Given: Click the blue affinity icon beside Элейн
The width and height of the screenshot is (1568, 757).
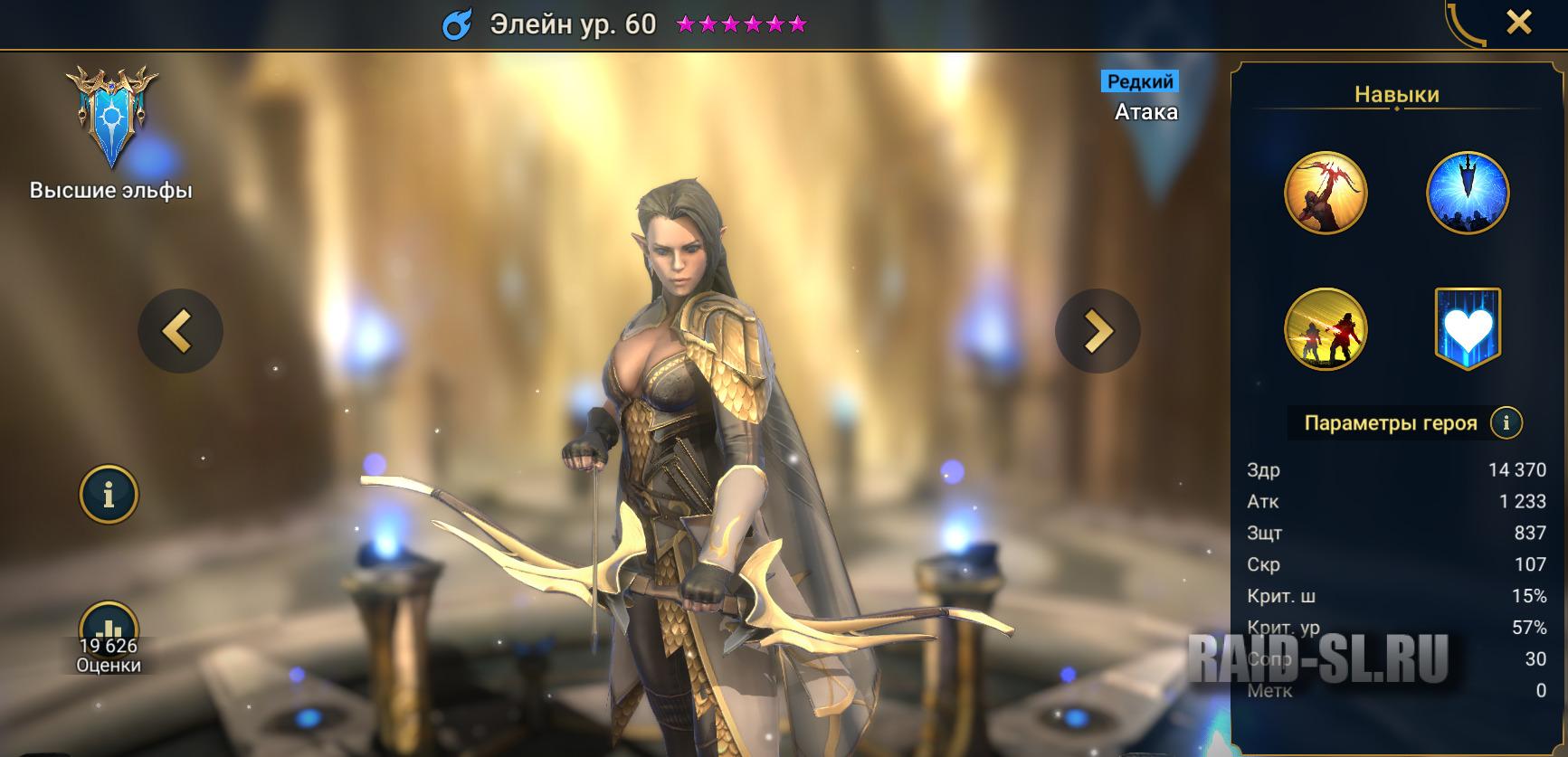Looking at the screenshot, I should (457, 24).
